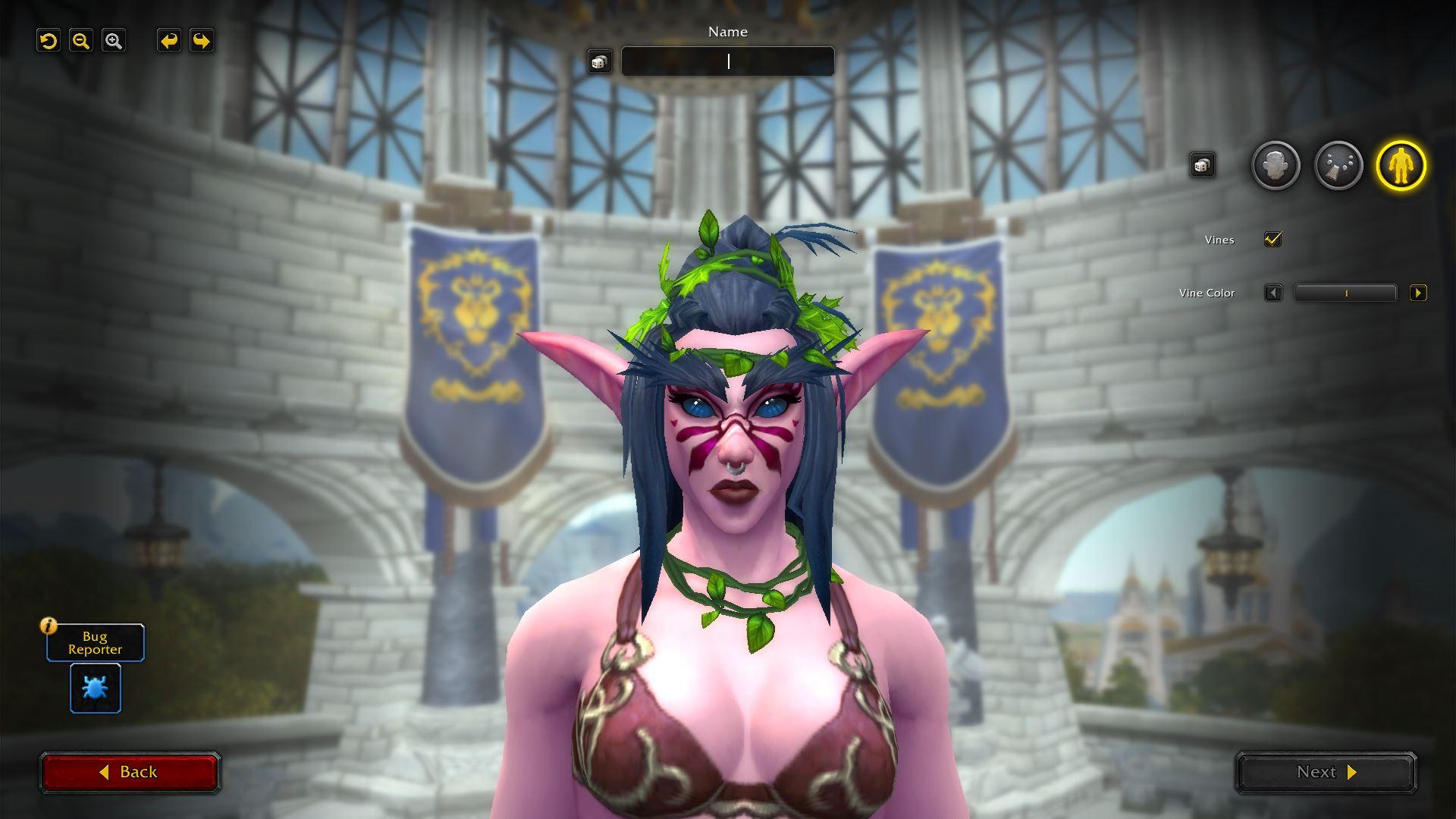Show the Bug Reporter info tooltip icon

click(49, 626)
